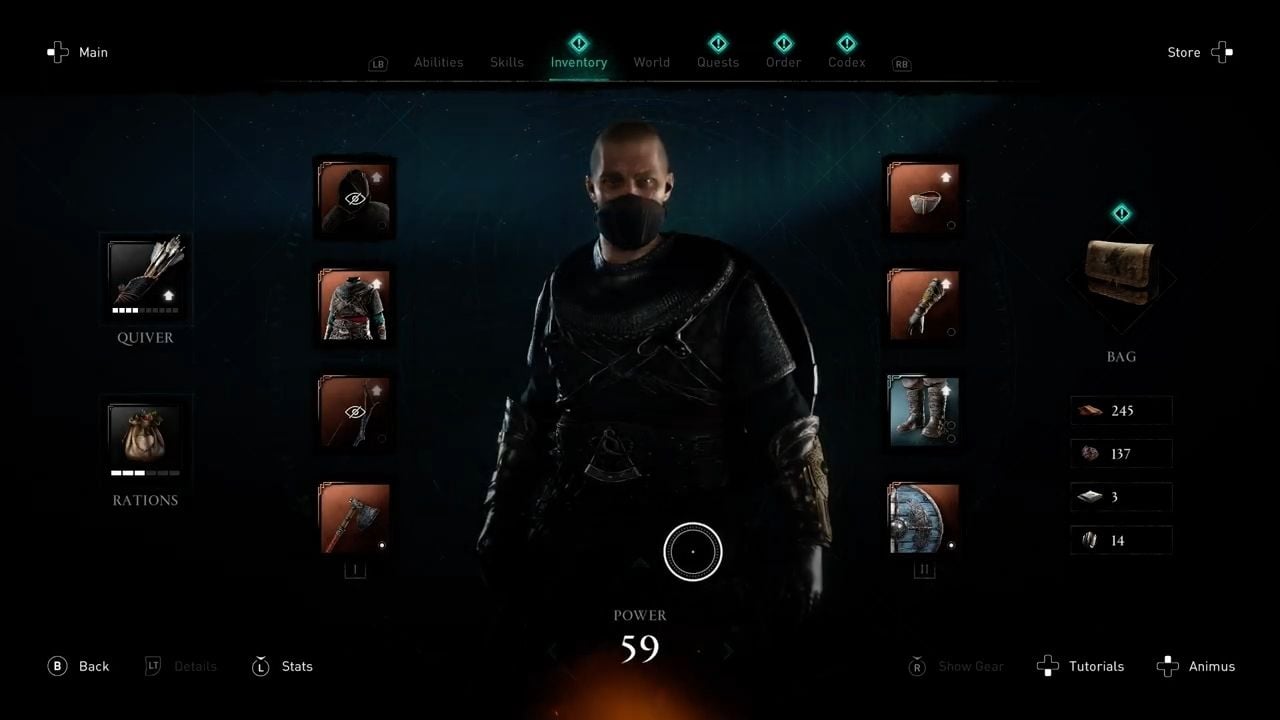The width and height of the screenshot is (1280, 720).
Task: Open the cape gear slot
Action: tap(923, 197)
